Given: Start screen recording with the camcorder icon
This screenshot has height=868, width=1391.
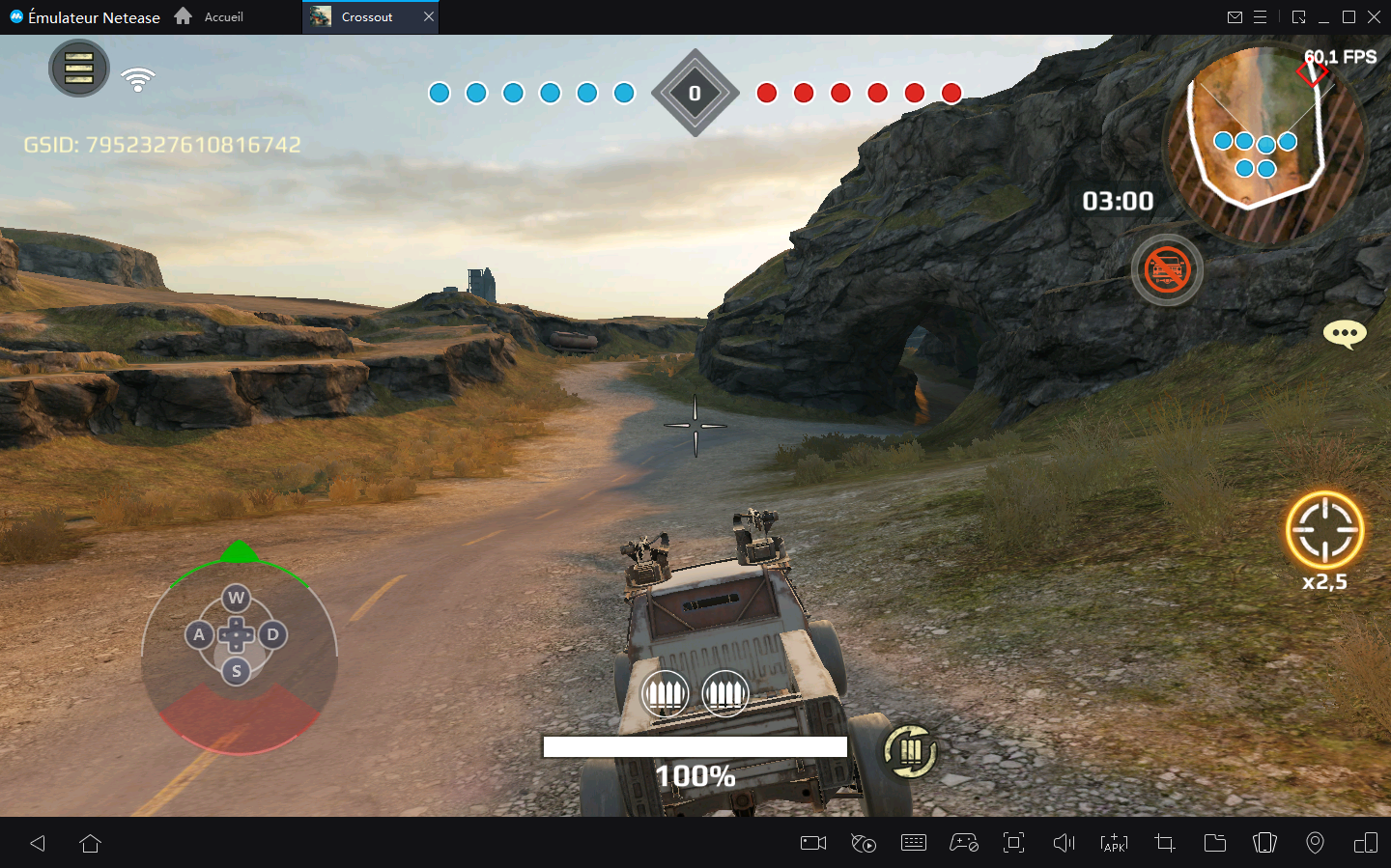Looking at the screenshot, I should pyautogui.click(x=812, y=843).
